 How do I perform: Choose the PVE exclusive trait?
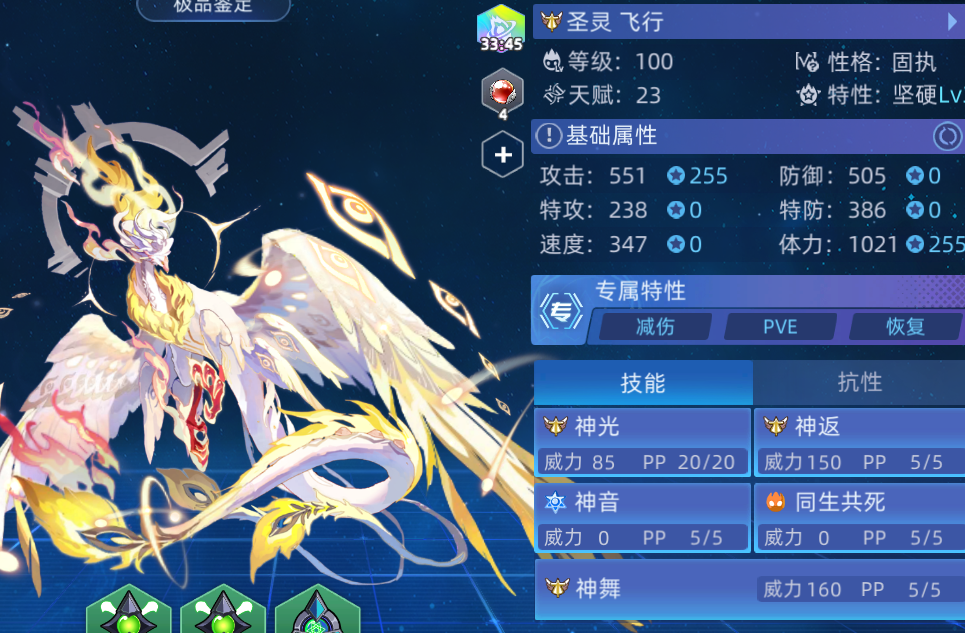tap(780, 326)
